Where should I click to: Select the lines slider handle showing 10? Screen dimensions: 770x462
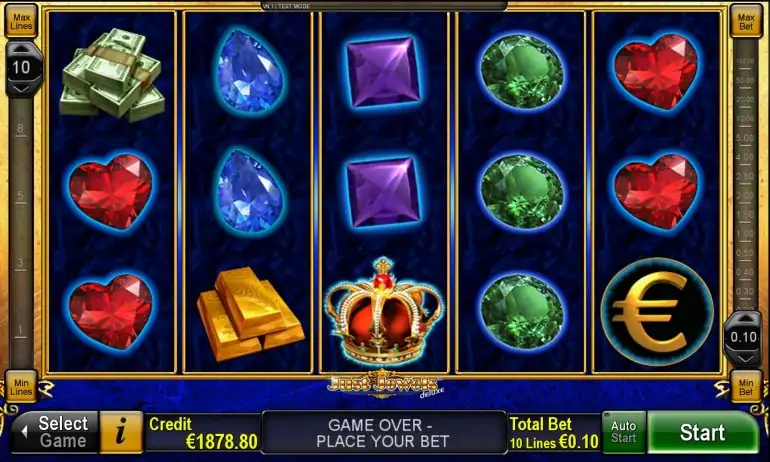(23, 69)
